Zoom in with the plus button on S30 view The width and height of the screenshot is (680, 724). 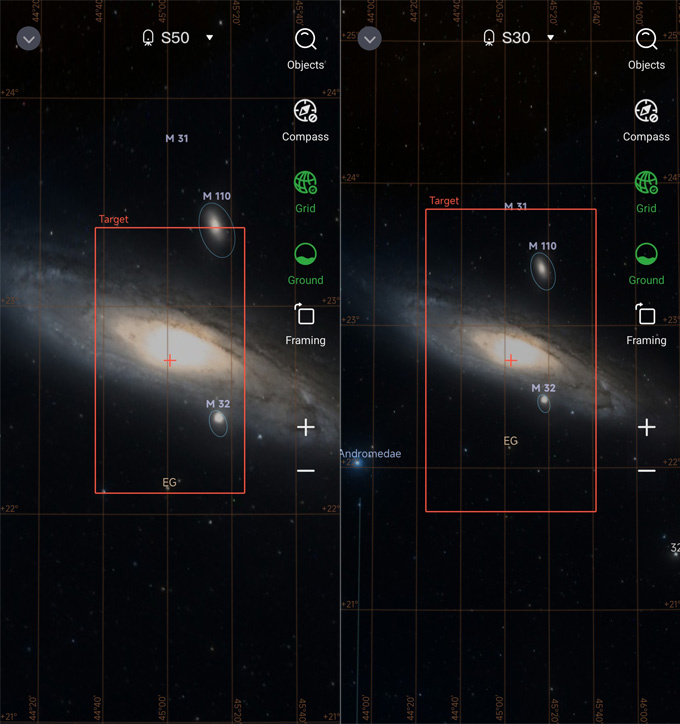pyautogui.click(x=647, y=428)
